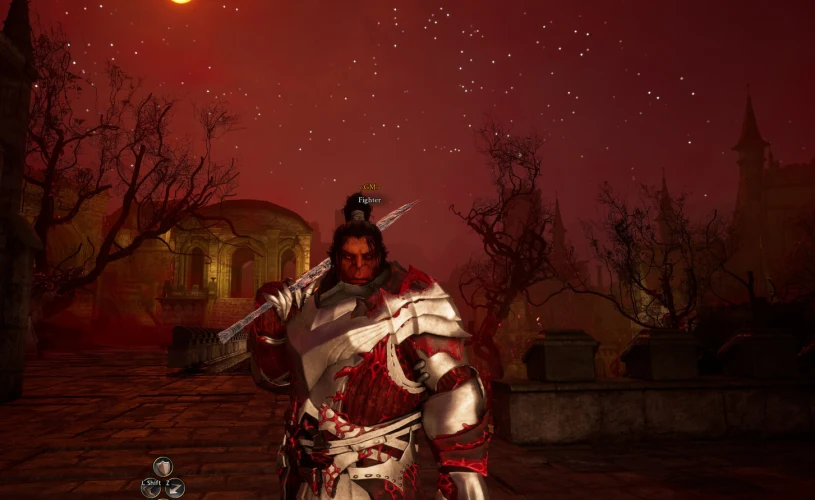Activate the shield ability icon
Image resolution: width=815 pixels, height=500 pixels.
pos(163,467)
